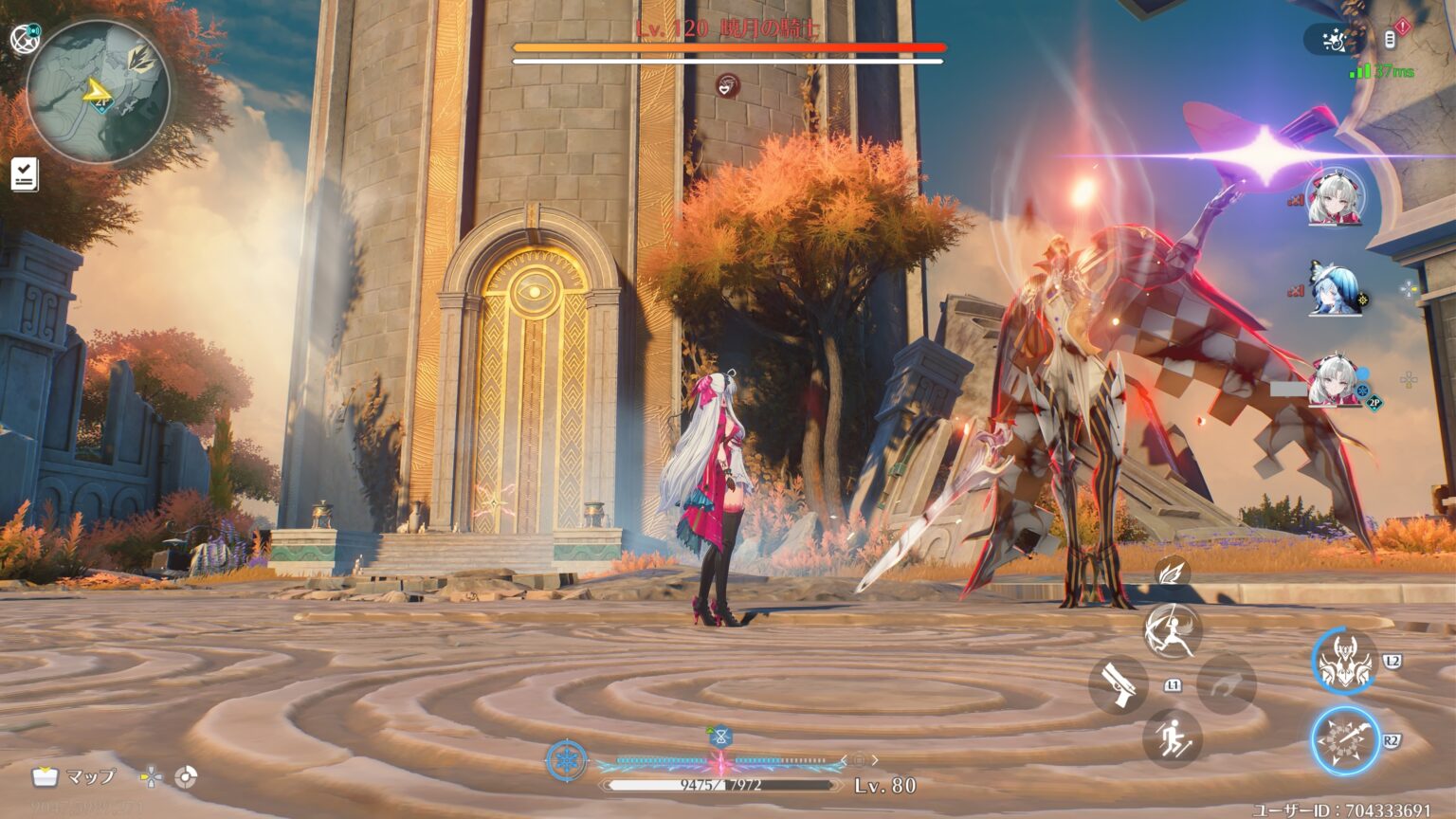1456x819 pixels.
Task: Open the red diamond alert notification
Action: click(x=1403, y=27)
